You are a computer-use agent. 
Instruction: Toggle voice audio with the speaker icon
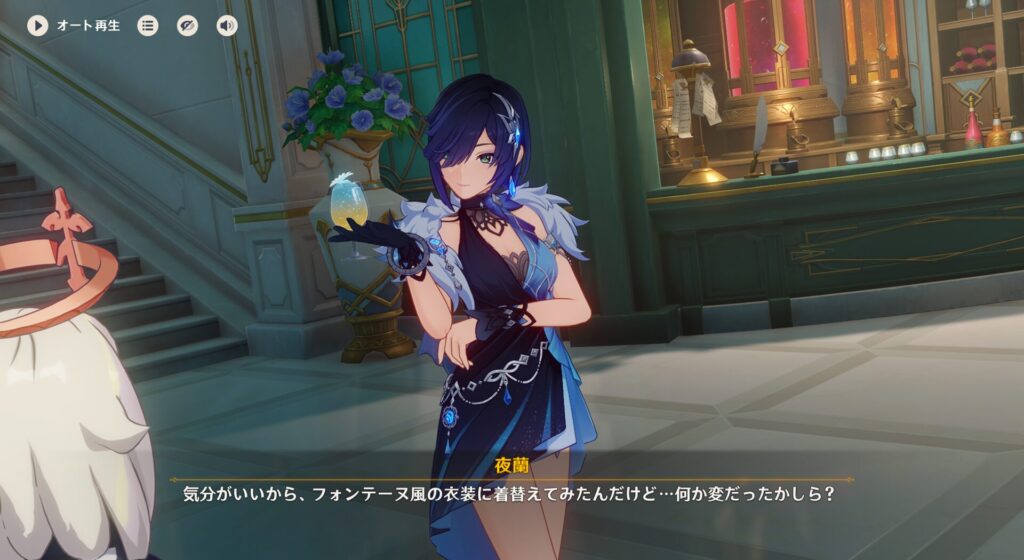point(227,25)
